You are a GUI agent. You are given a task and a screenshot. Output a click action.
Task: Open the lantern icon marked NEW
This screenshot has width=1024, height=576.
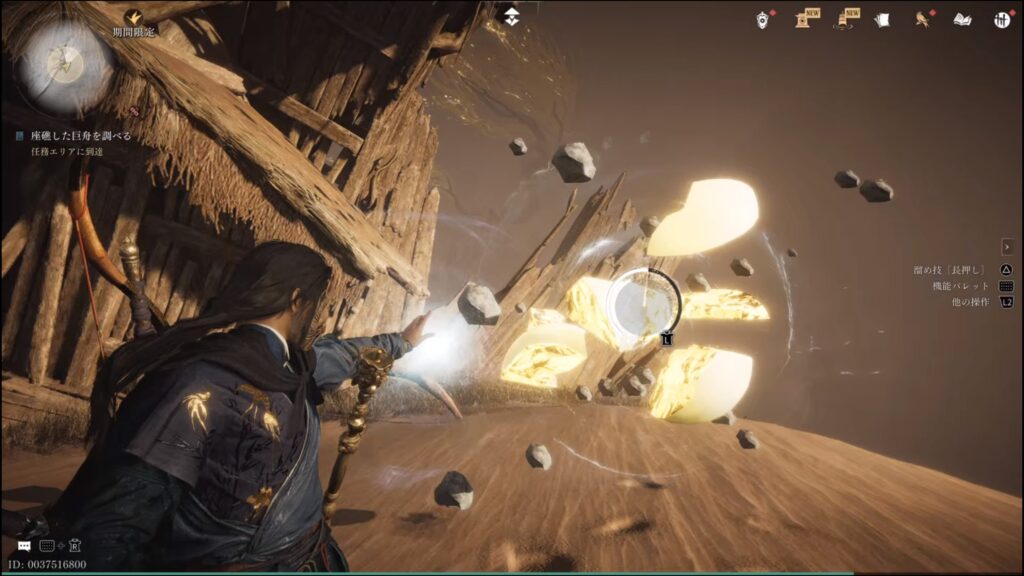845,19
